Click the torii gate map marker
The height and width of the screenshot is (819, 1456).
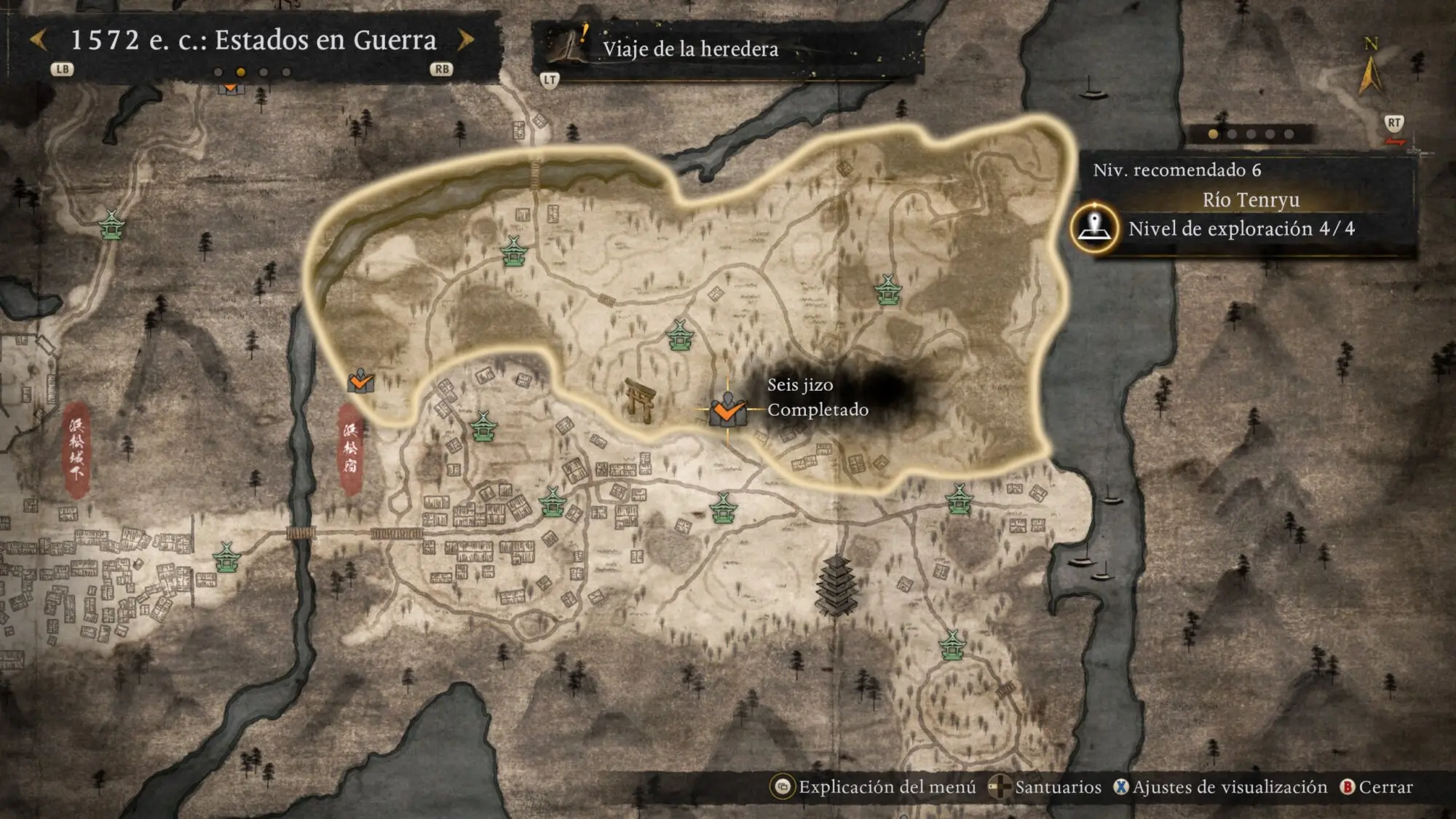coord(640,399)
